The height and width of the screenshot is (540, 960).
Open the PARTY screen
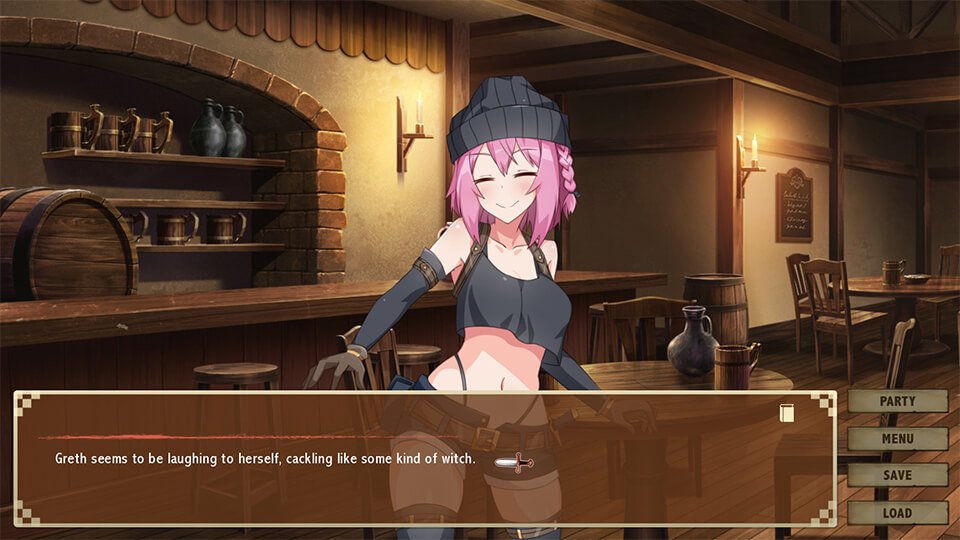(897, 401)
